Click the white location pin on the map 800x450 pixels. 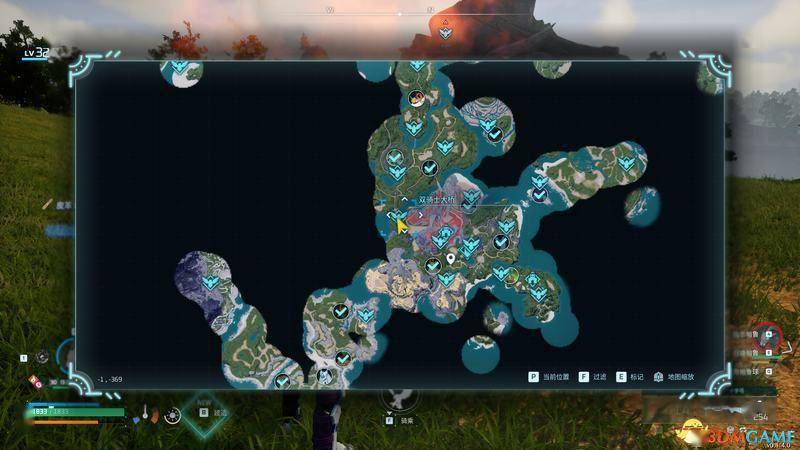pos(451,259)
